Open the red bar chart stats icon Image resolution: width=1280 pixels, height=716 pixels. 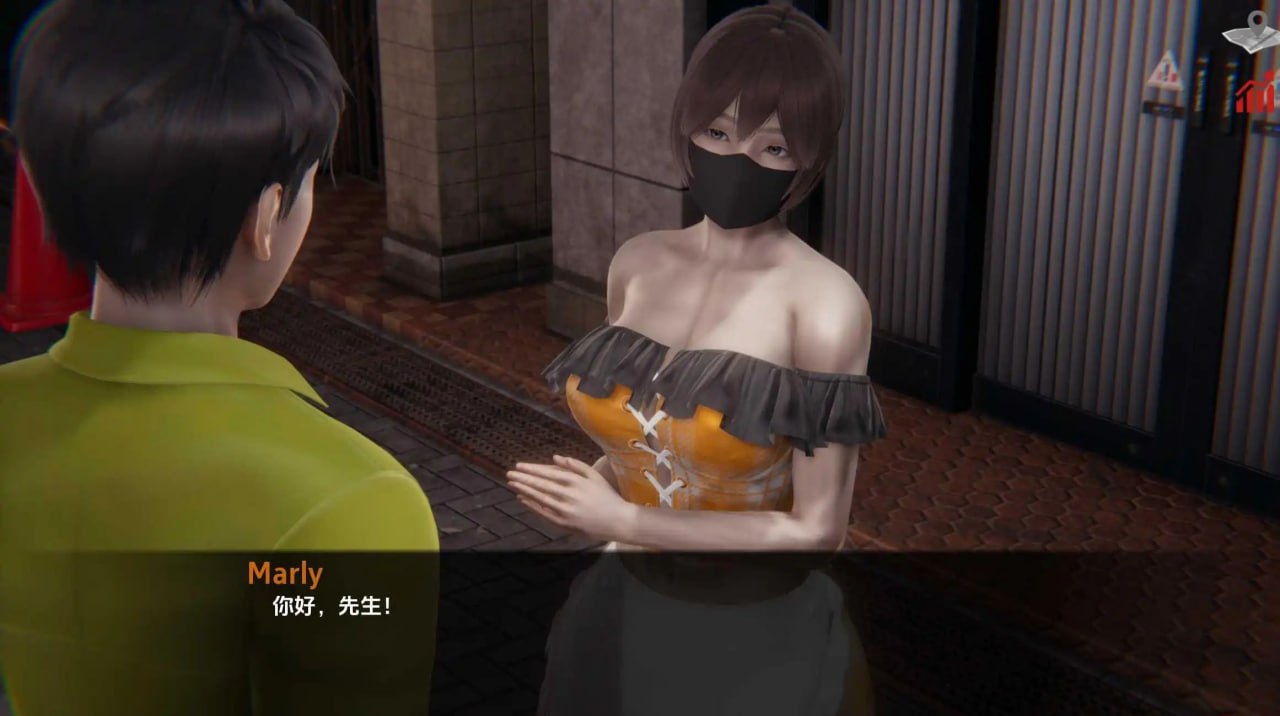pyautogui.click(x=1257, y=95)
